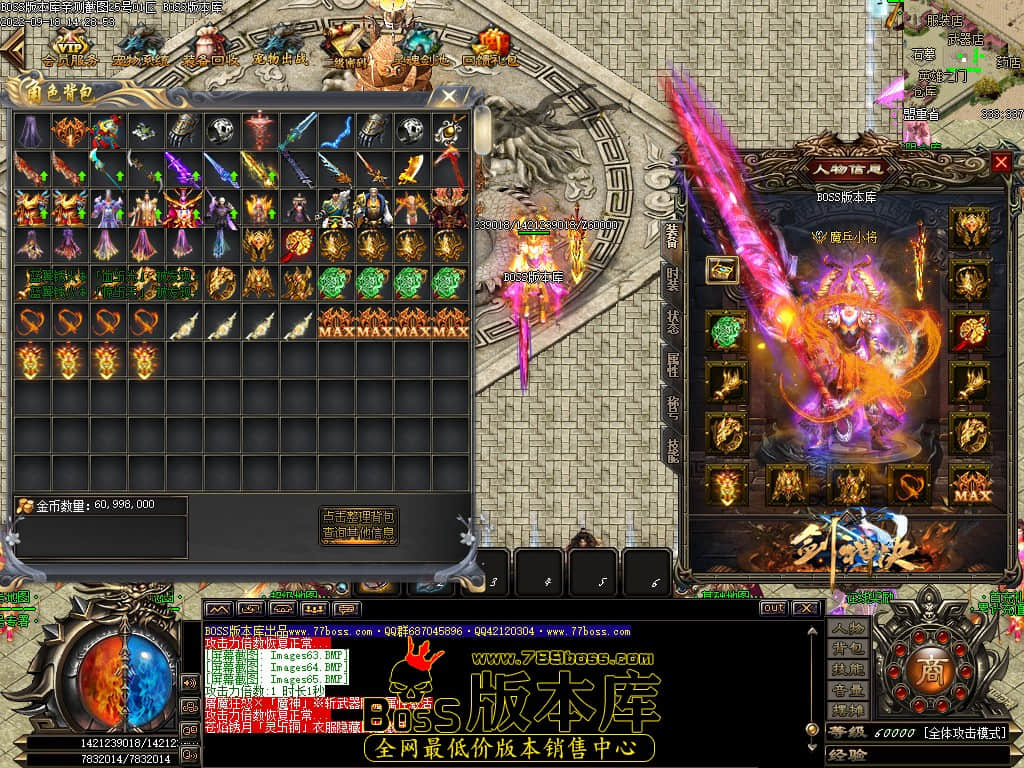Open the 属性 attributes tab
1024x768 pixels.
674,362
